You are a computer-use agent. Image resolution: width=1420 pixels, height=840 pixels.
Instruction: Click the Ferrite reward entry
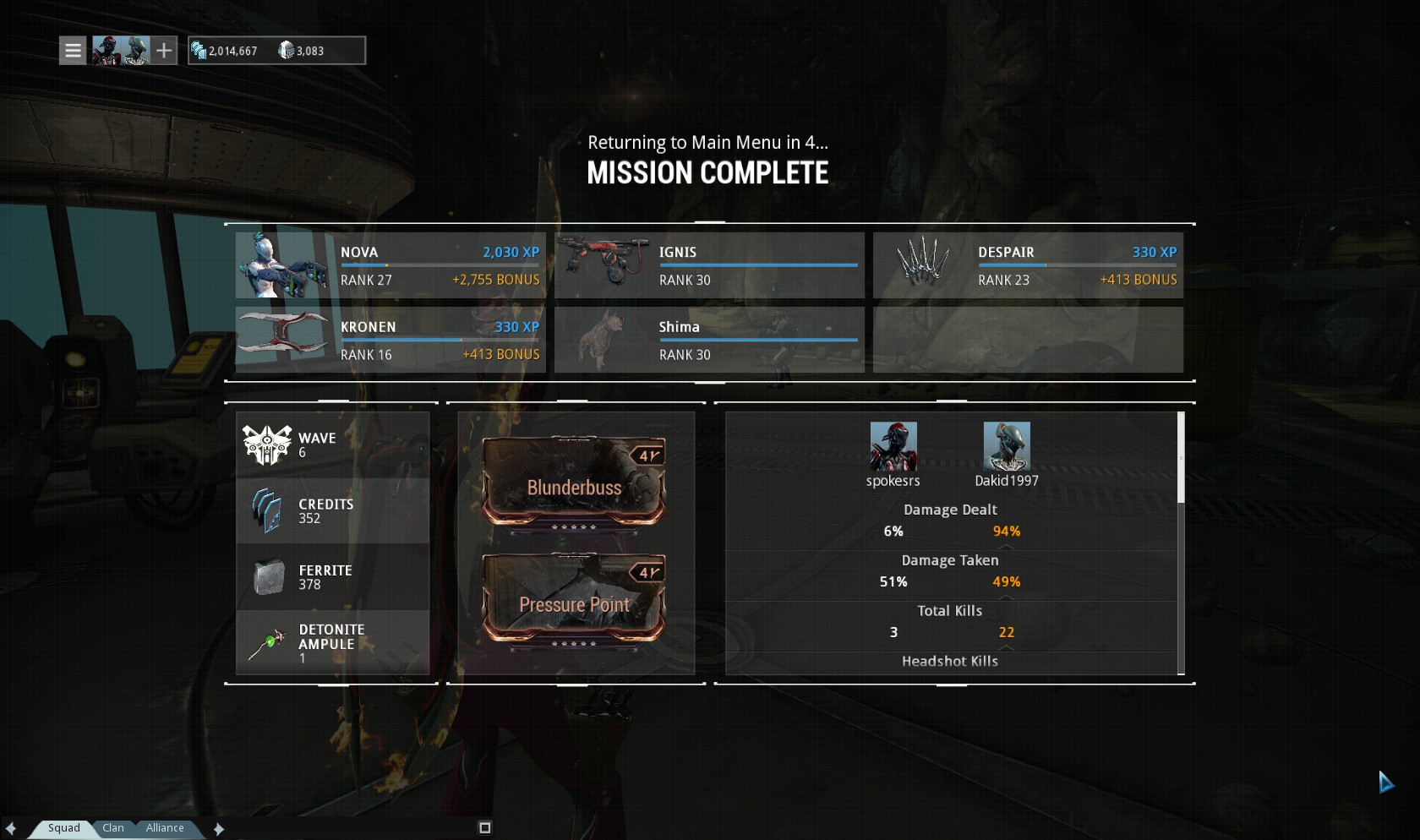[332, 577]
